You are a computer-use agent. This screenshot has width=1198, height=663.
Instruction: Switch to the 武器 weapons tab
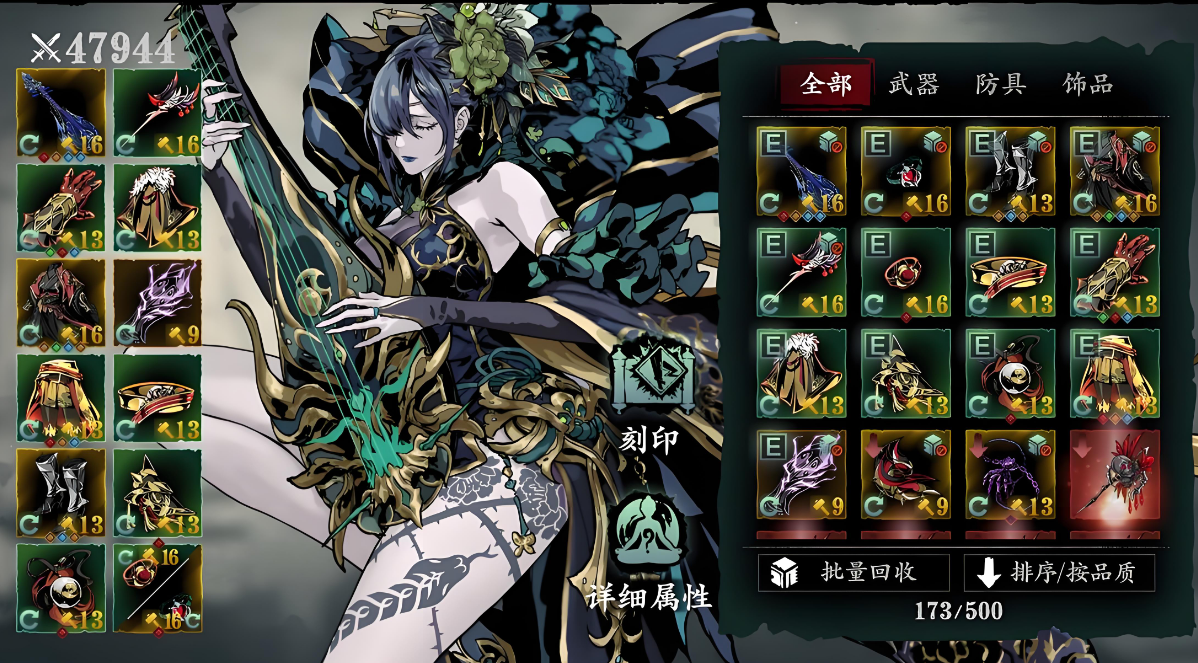pos(913,84)
